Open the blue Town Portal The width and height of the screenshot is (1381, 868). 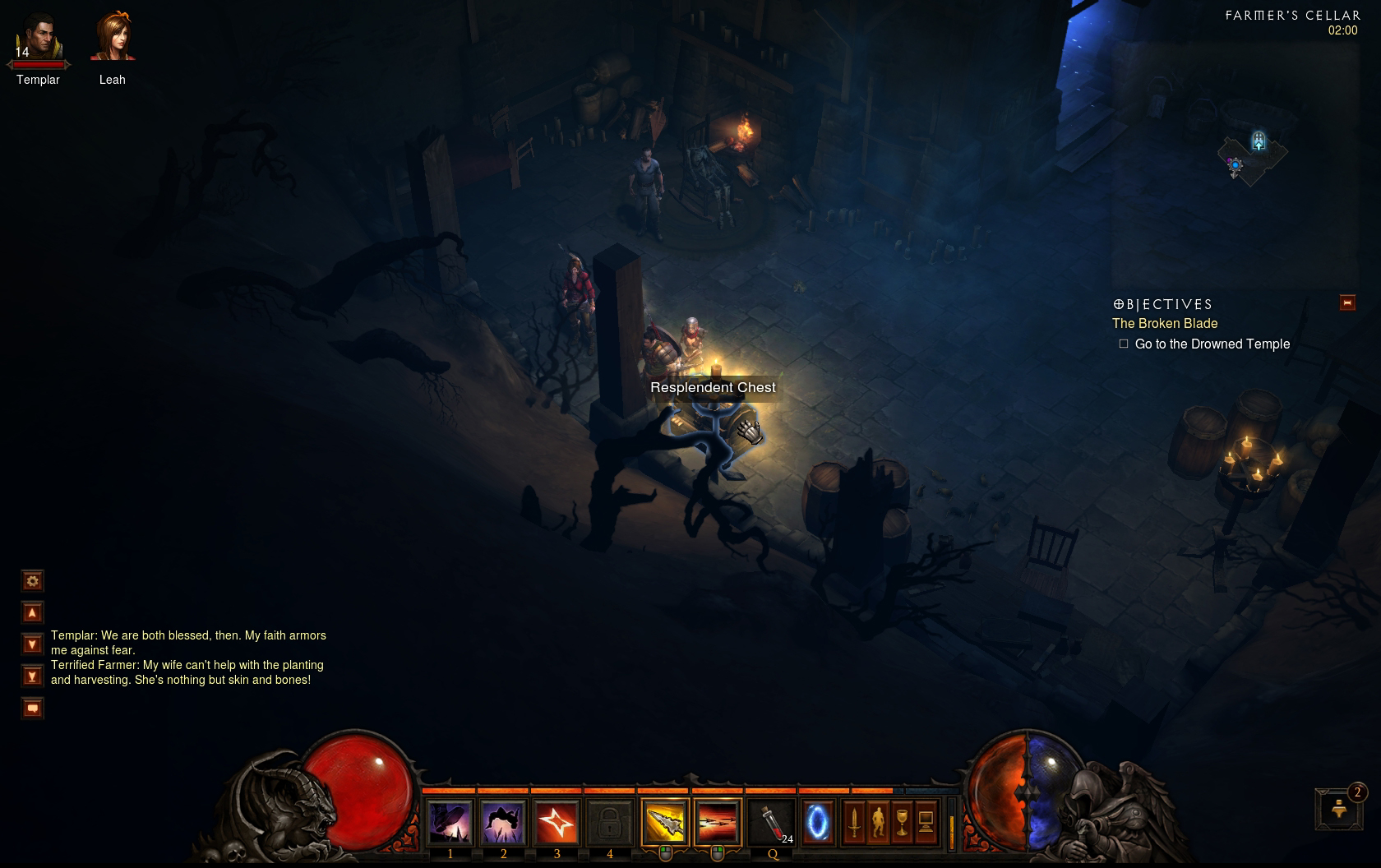pyautogui.click(x=817, y=822)
